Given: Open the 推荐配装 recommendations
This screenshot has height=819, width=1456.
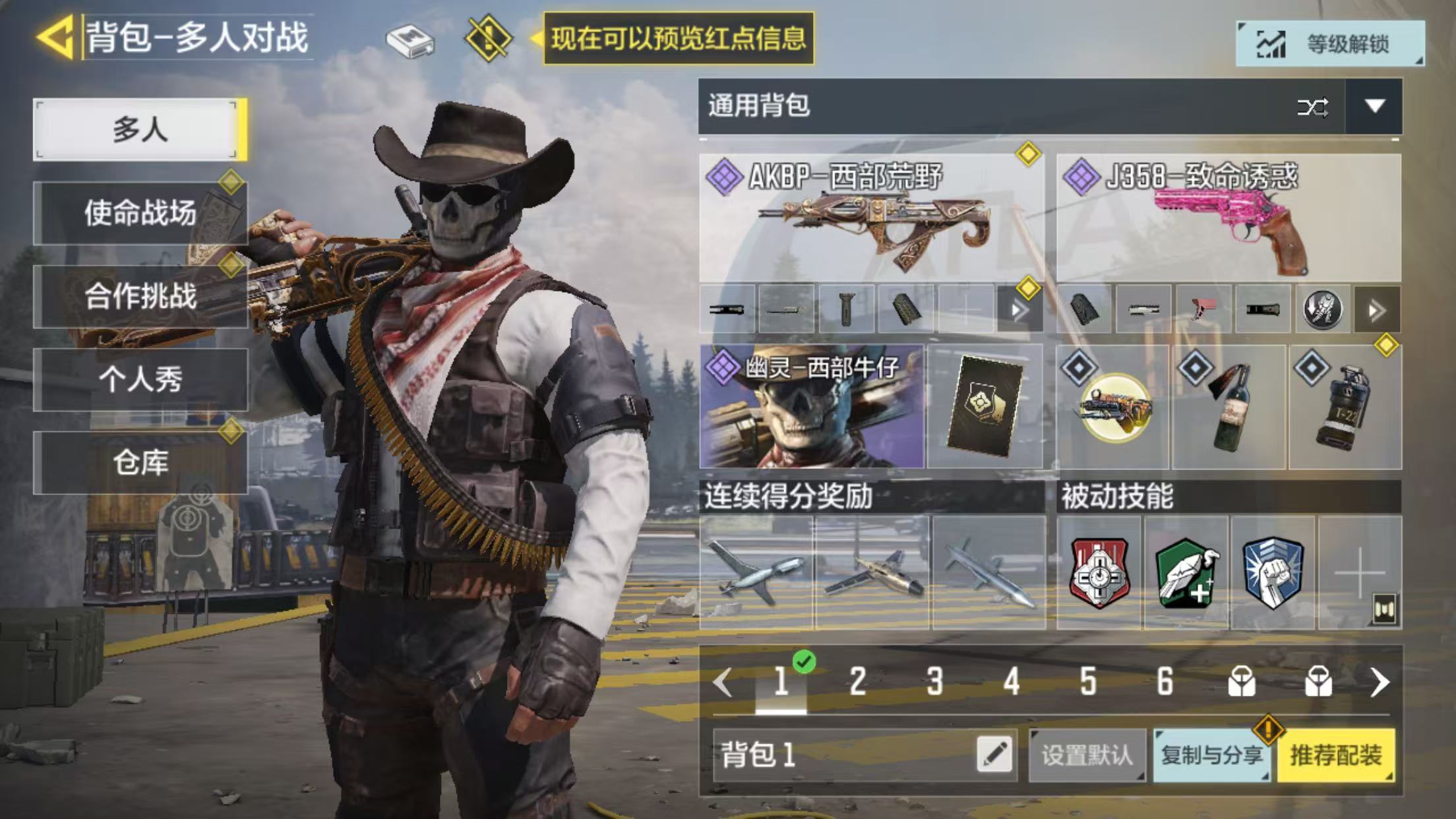Looking at the screenshot, I should (1335, 755).
